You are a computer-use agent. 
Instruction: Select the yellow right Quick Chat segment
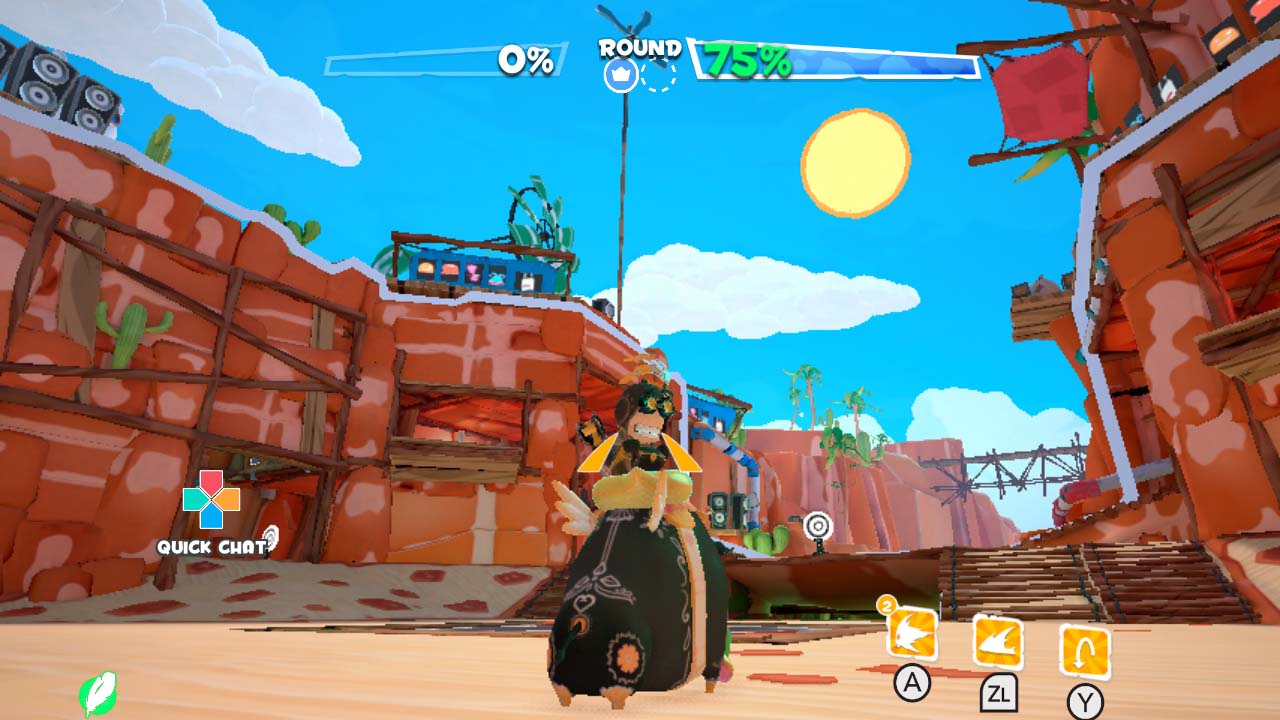click(x=230, y=500)
